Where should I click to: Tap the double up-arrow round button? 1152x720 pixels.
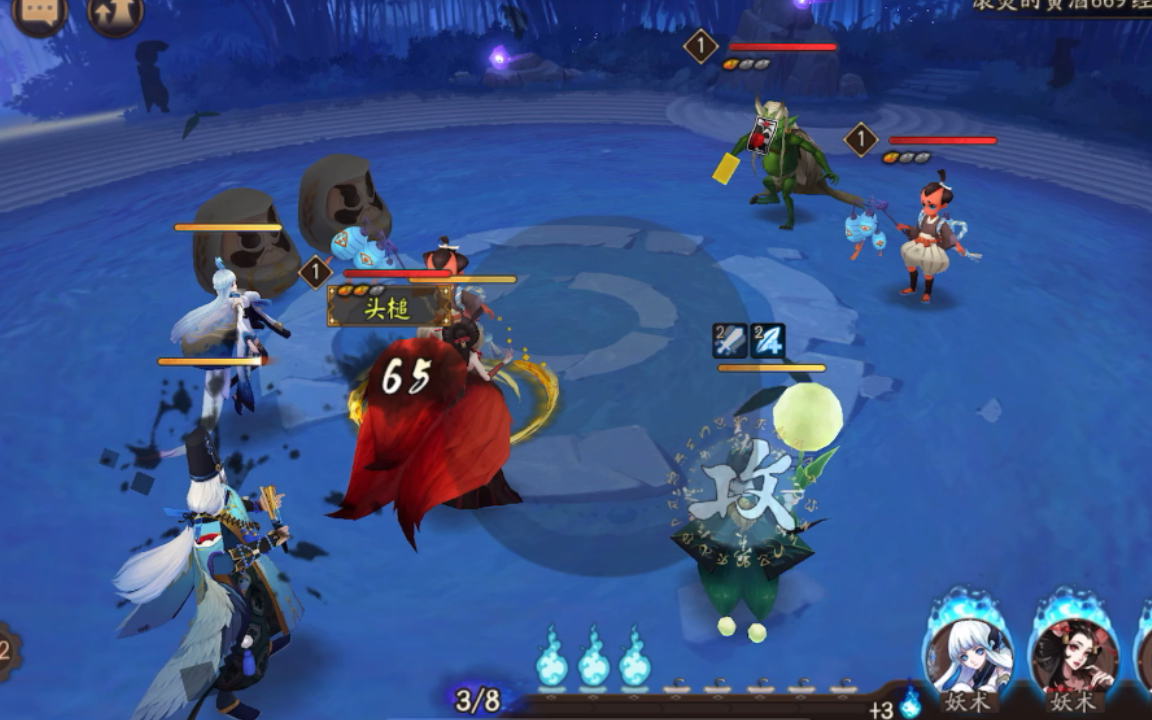(x=115, y=13)
